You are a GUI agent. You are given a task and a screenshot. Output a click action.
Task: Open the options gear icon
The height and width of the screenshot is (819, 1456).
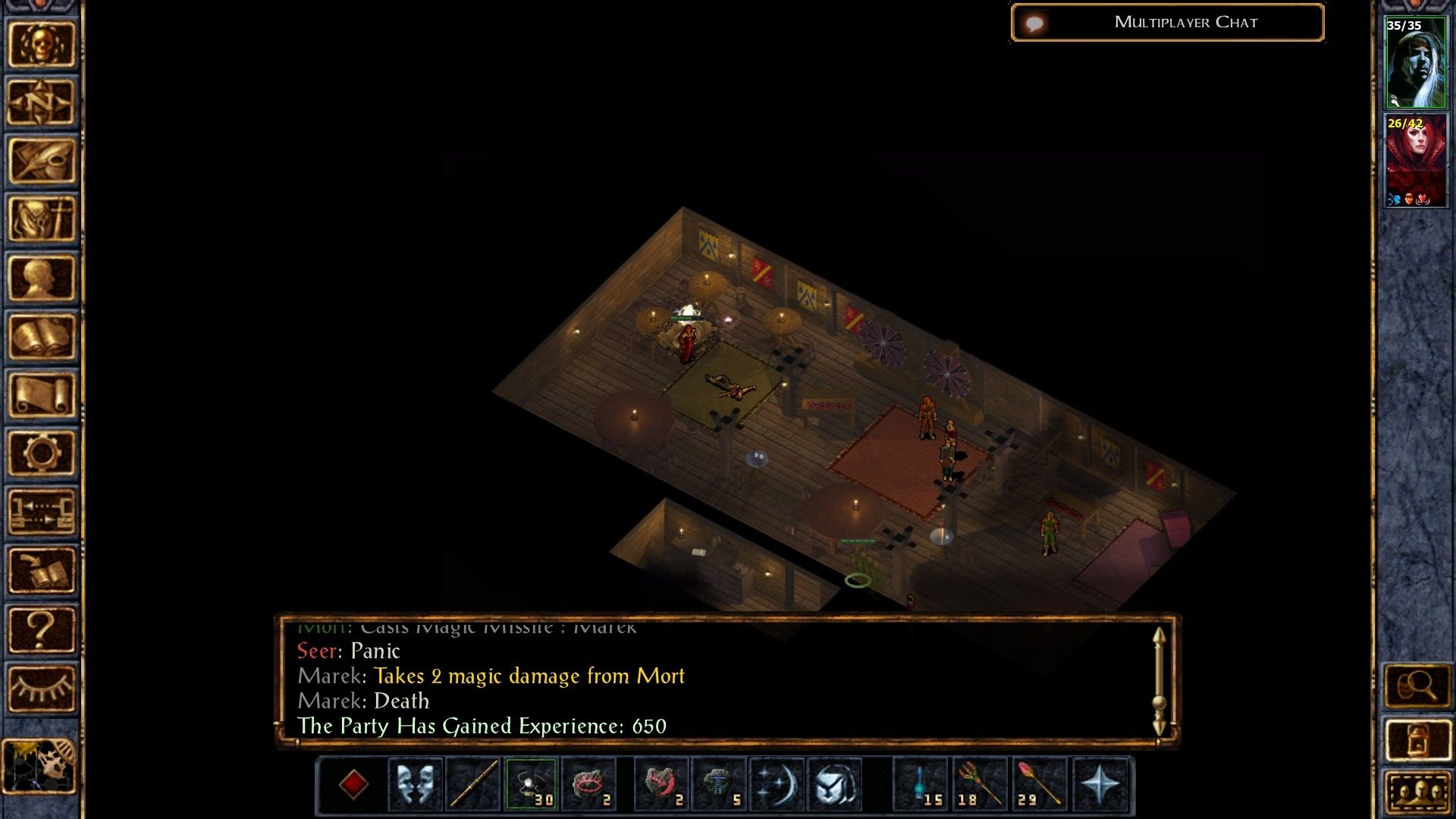click(x=42, y=453)
